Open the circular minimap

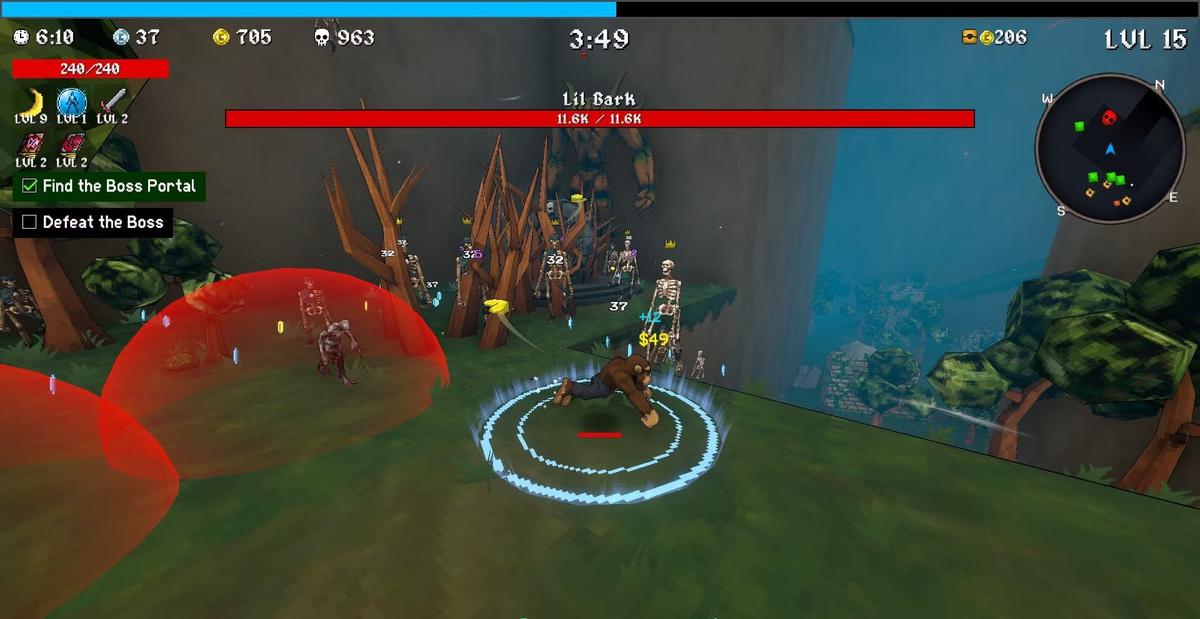coord(1108,149)
